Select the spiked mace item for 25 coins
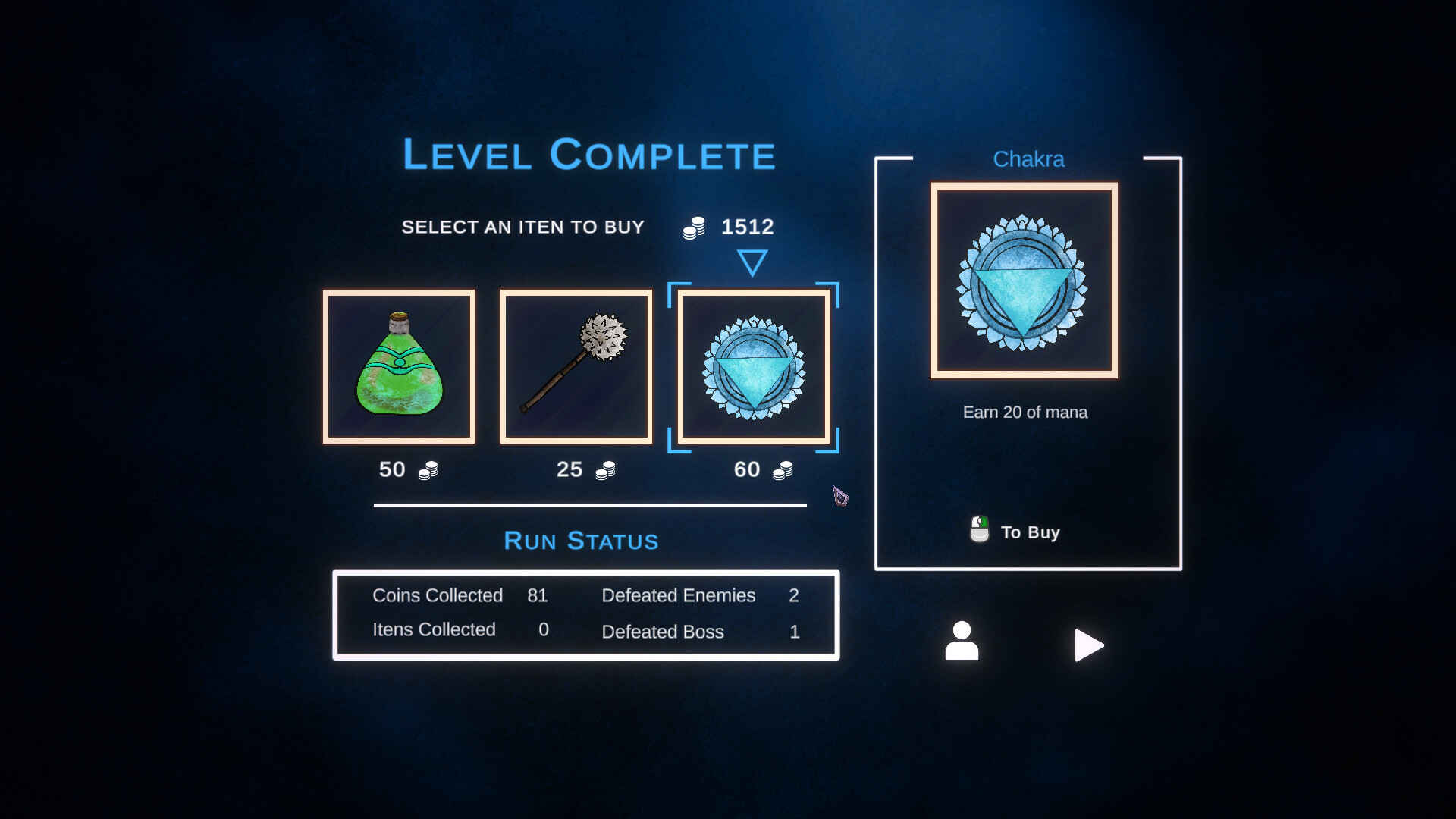The height and width of the screenshot is (819, 1456). (576, 366)
